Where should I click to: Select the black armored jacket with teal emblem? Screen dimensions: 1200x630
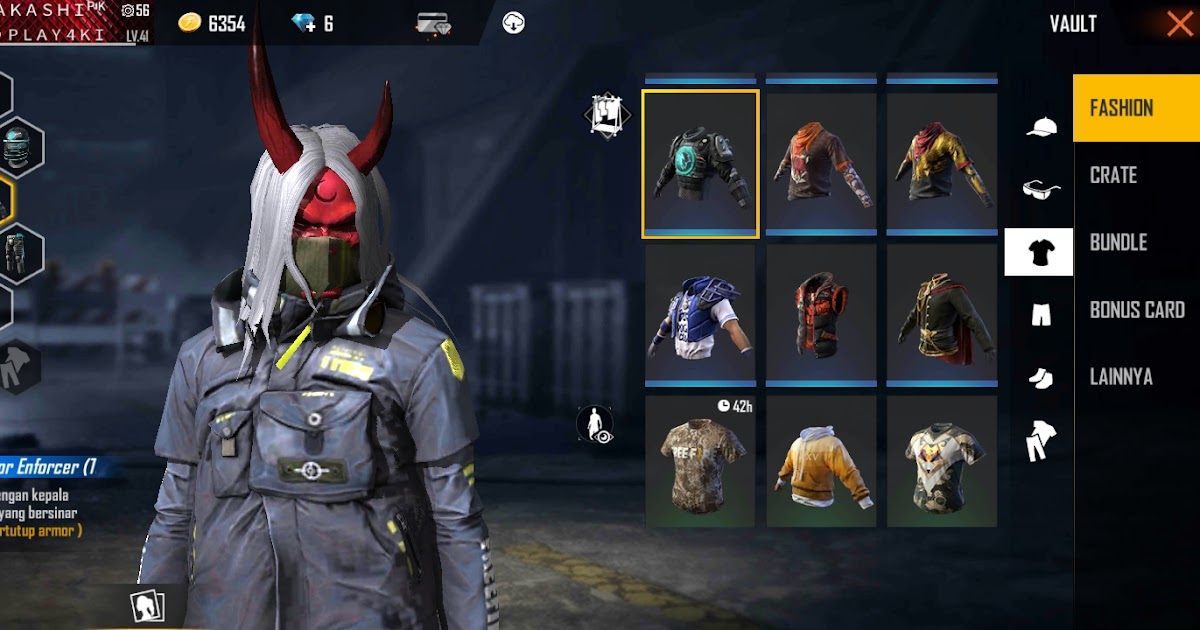coord(700,164)
